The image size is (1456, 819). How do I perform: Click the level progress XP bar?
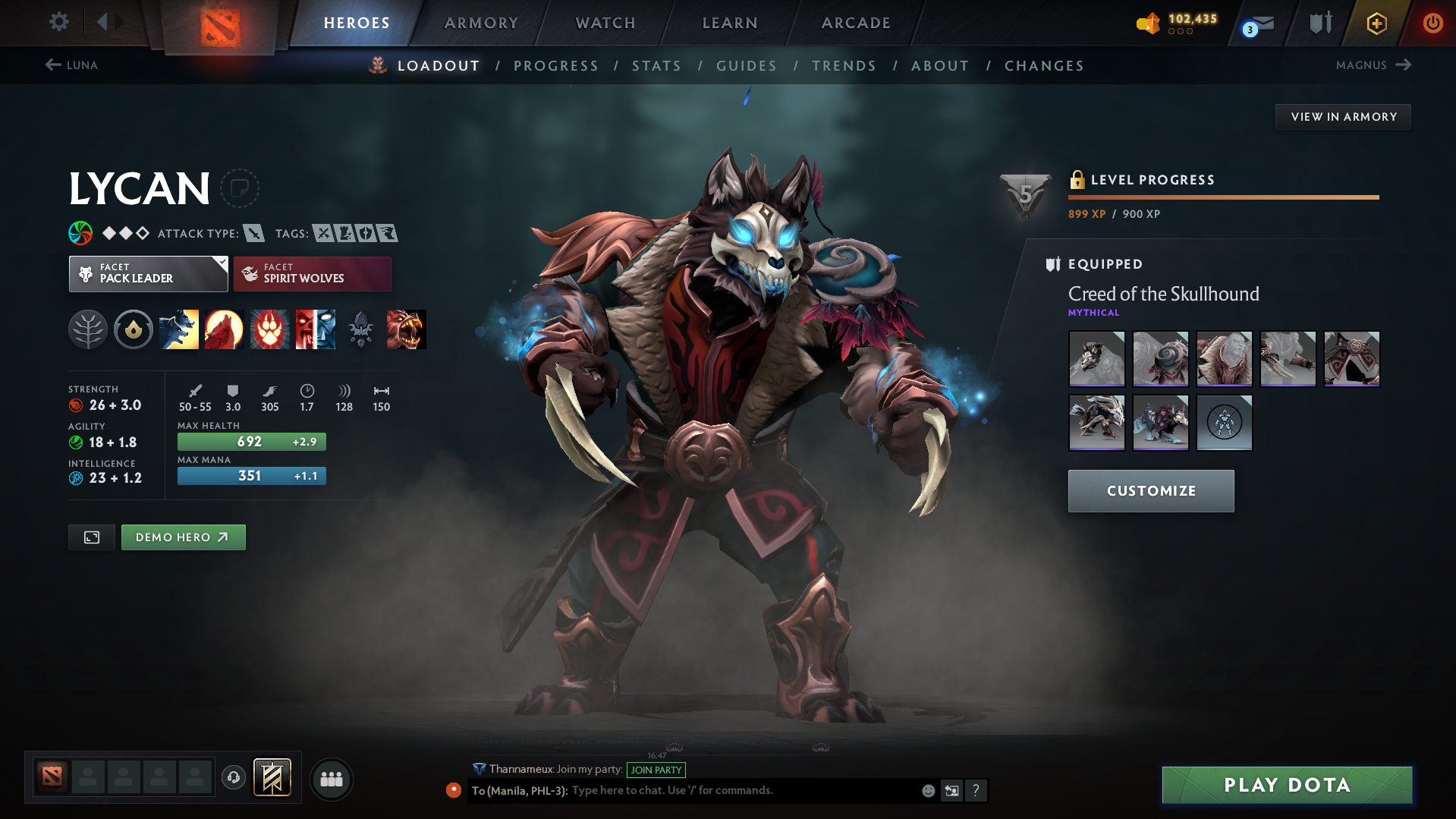point(1223,197)
